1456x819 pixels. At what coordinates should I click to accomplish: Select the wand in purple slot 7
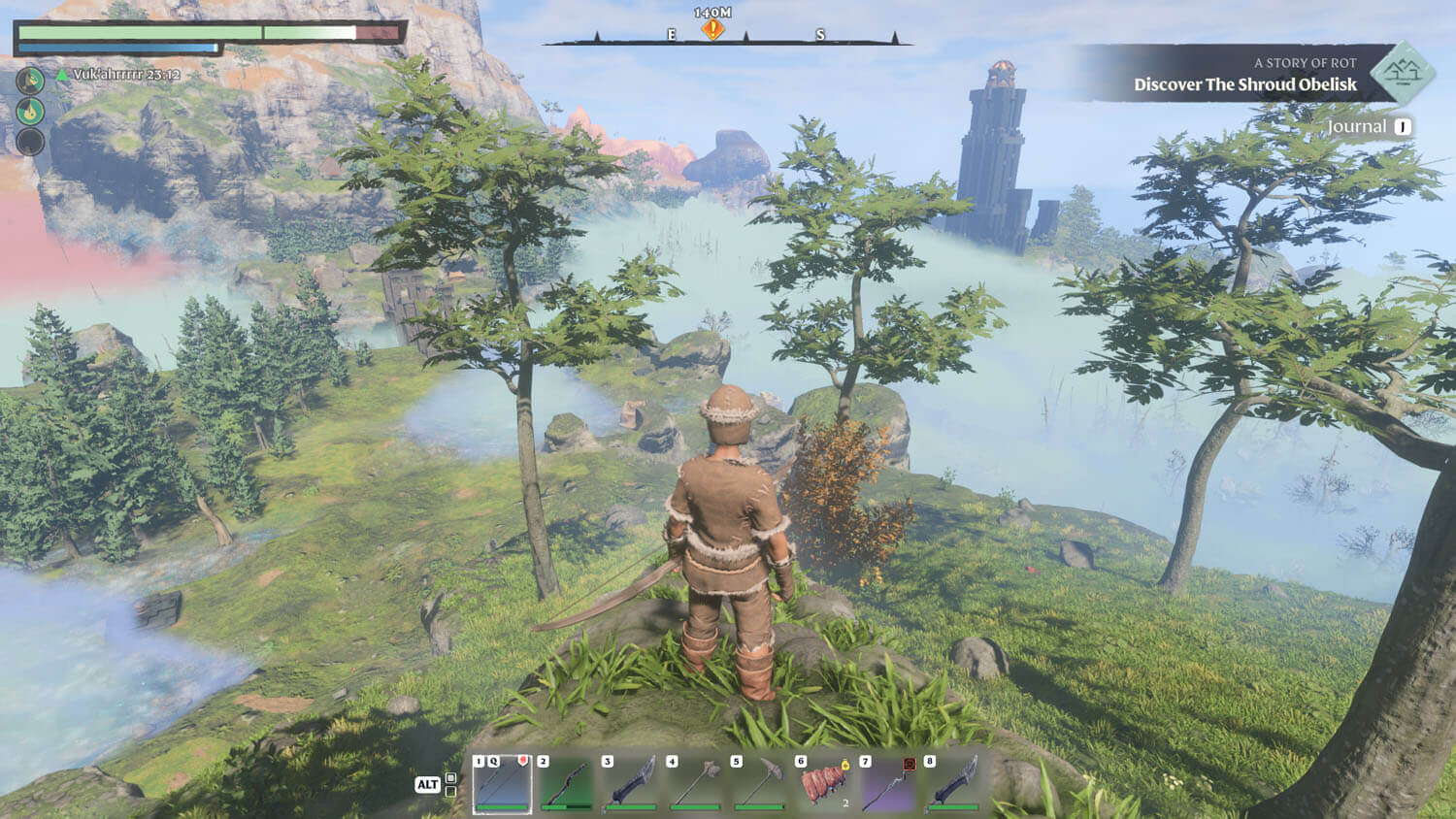888,783
